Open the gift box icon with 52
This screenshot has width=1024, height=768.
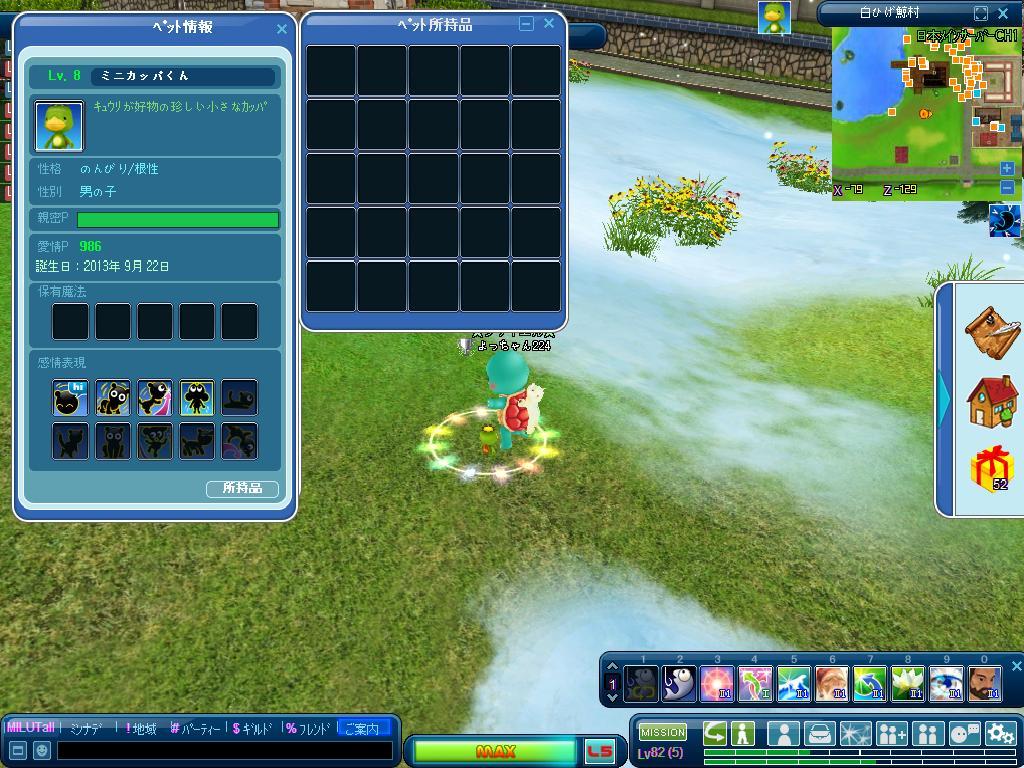click(991, 469)
